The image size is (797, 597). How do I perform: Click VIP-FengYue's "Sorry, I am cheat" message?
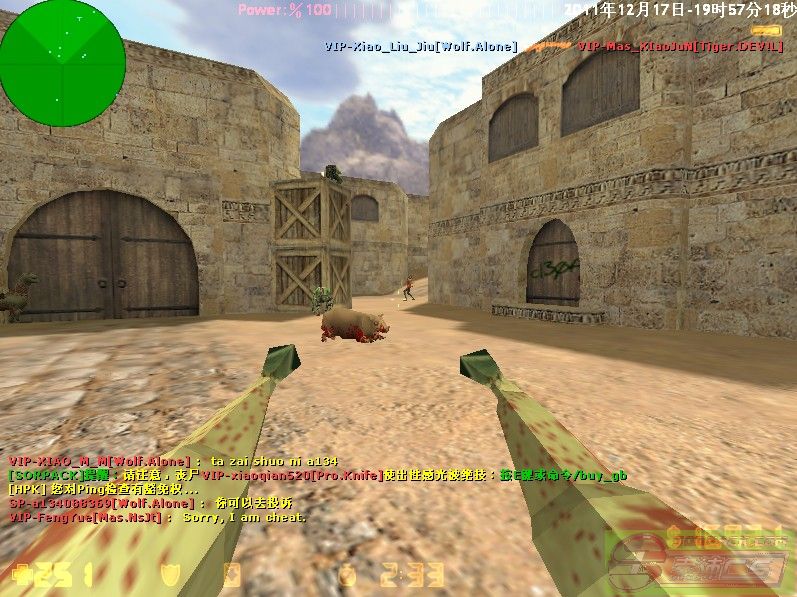[x=157, y=517]
